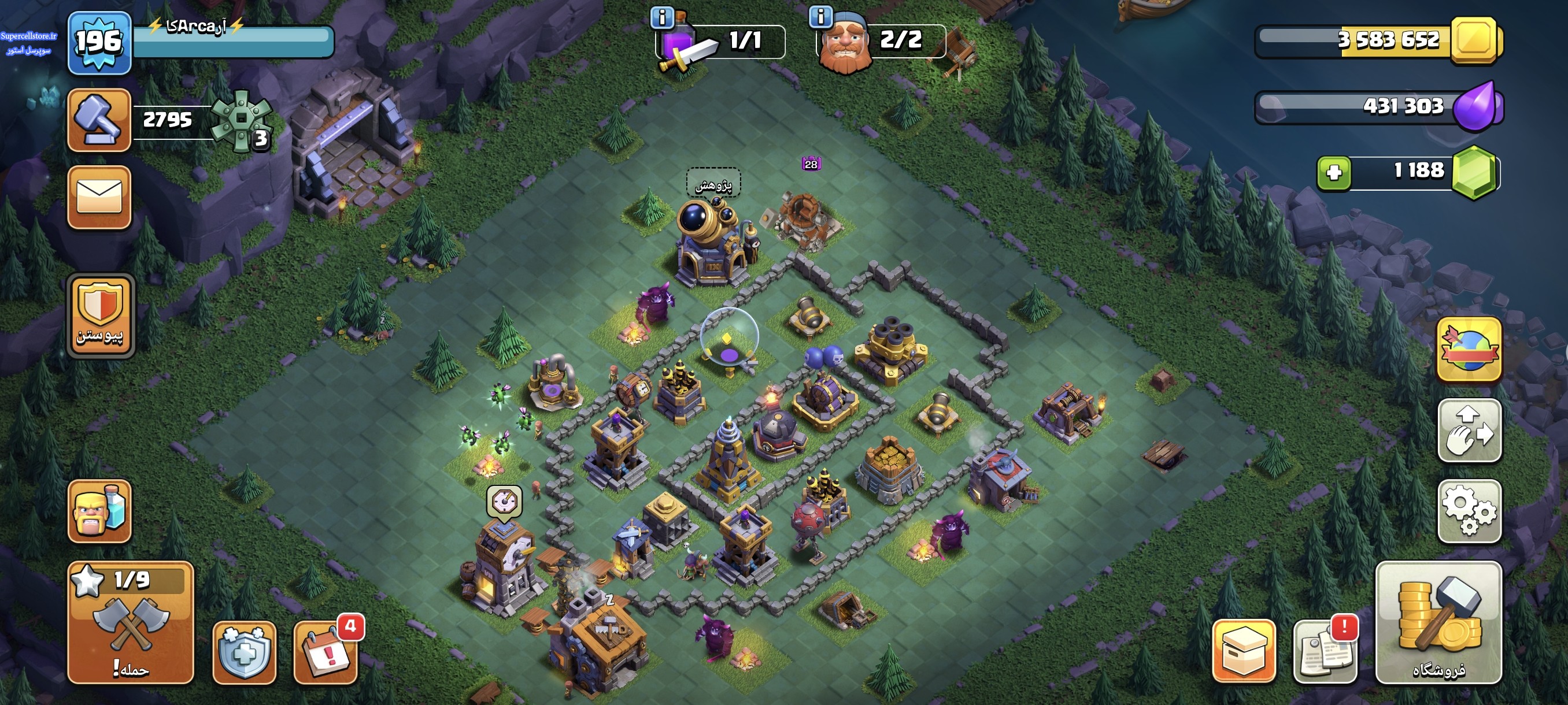Open the shield protection info button

(244, 652)
